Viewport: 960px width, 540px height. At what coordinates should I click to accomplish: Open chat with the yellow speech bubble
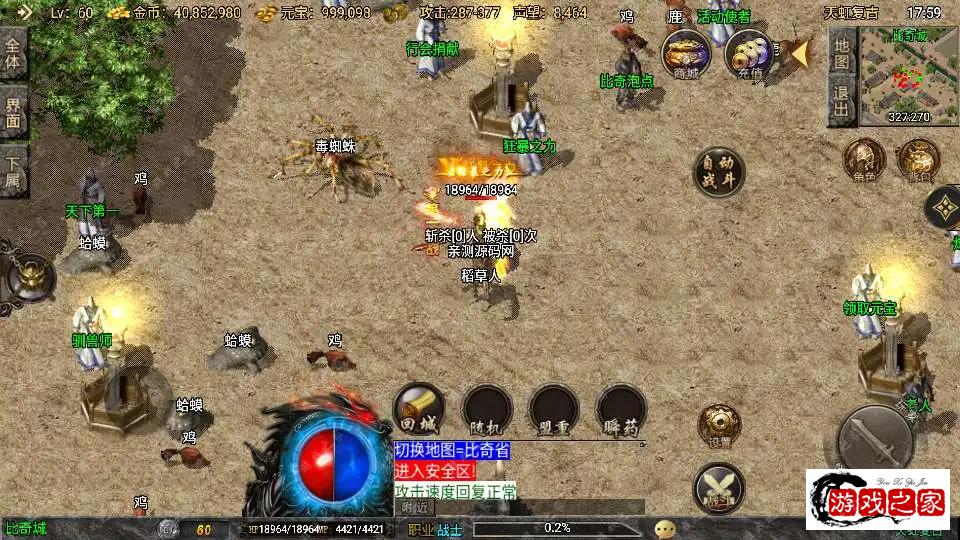coord(665,528)
